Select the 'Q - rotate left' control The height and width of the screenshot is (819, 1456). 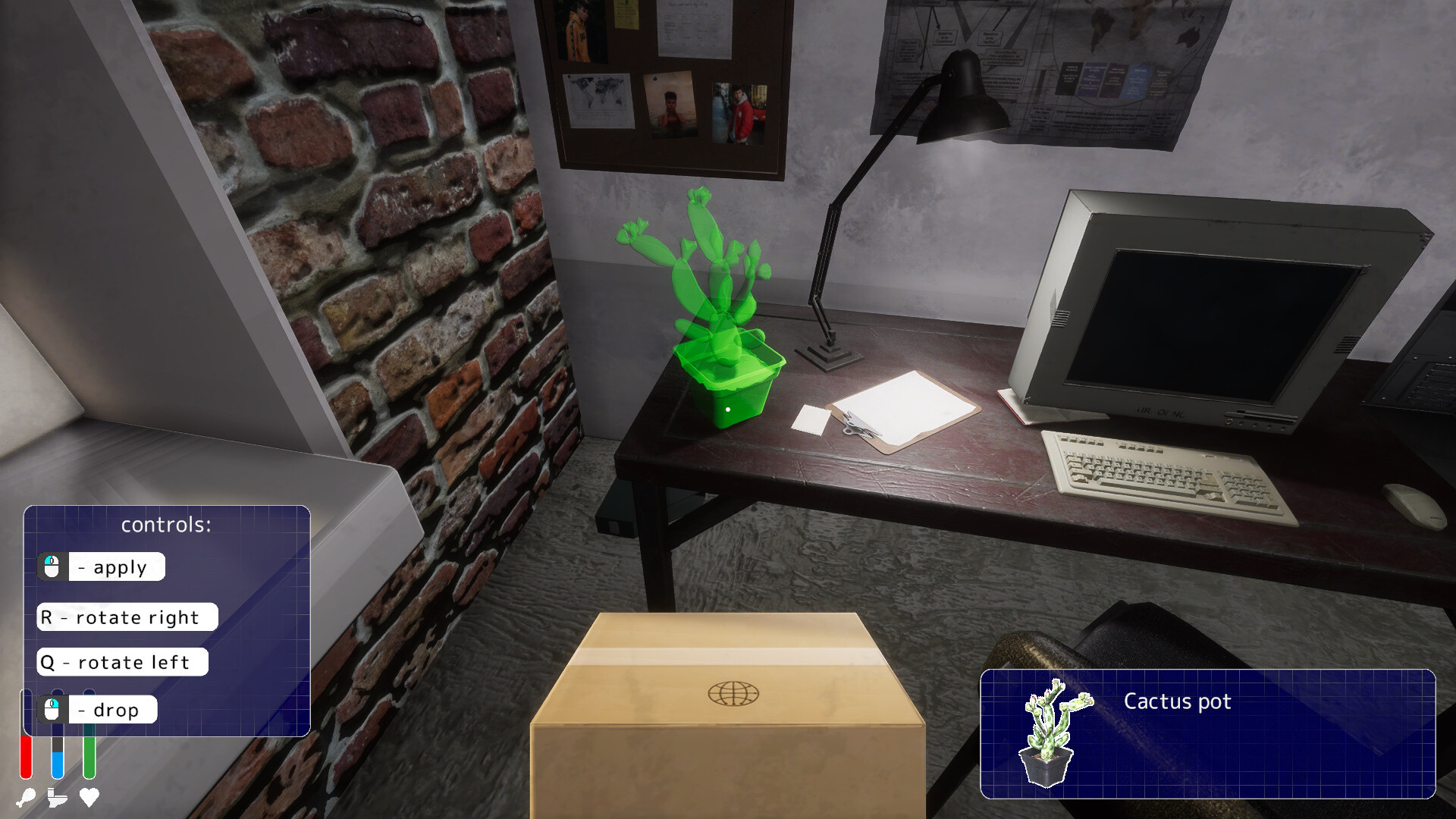click(121, 662)
